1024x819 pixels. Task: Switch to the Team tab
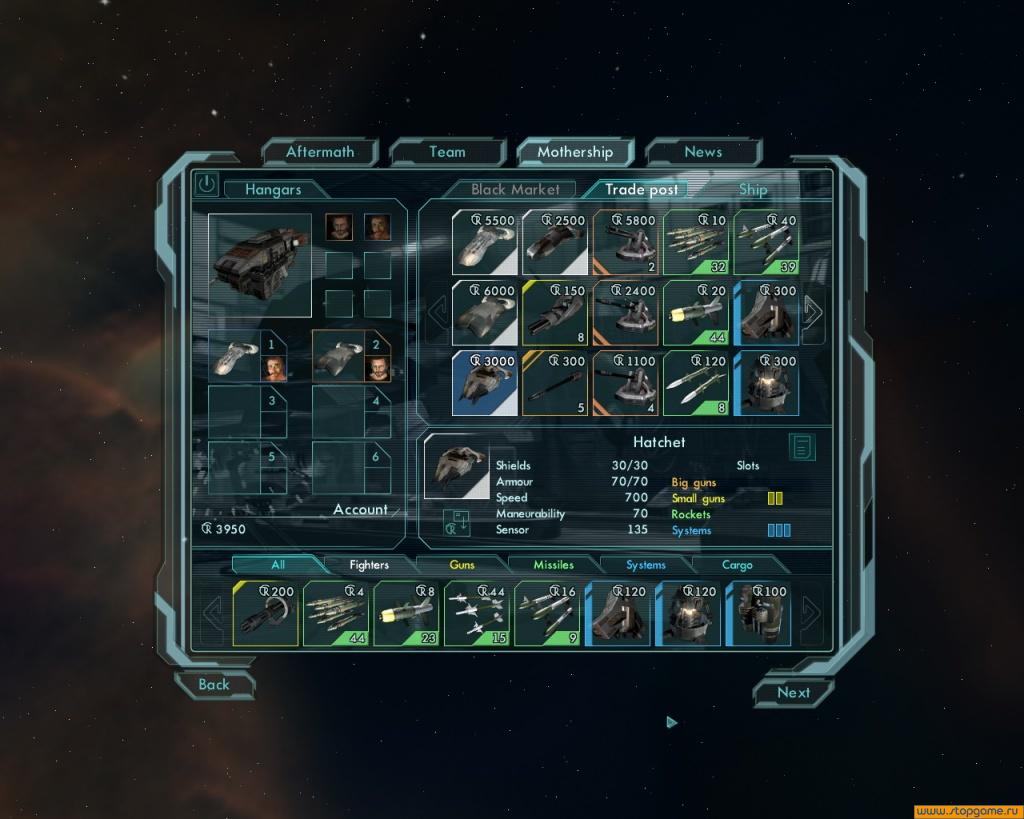(447, 152)
